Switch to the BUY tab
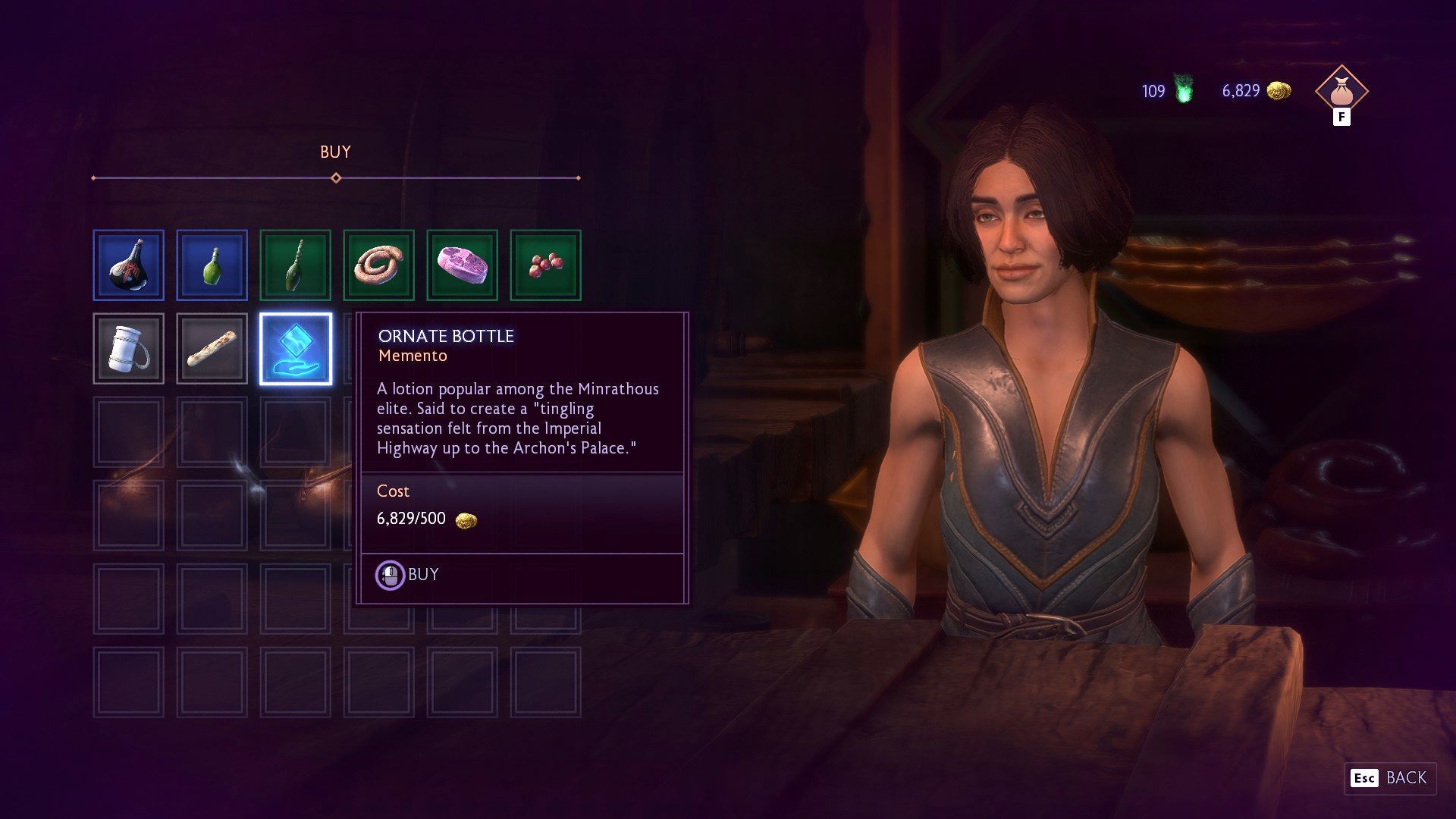The width and height of the screenshot is (1456, 819). (335, 152)
